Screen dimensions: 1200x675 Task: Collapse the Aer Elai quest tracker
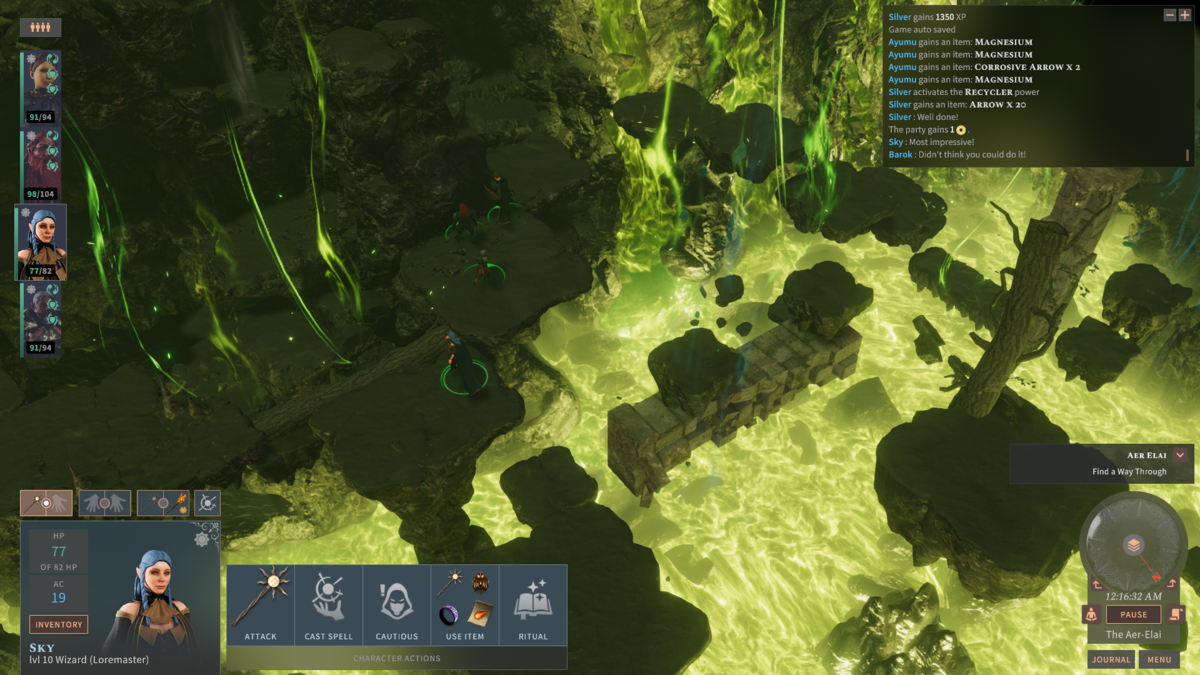tap(1180, 455)
